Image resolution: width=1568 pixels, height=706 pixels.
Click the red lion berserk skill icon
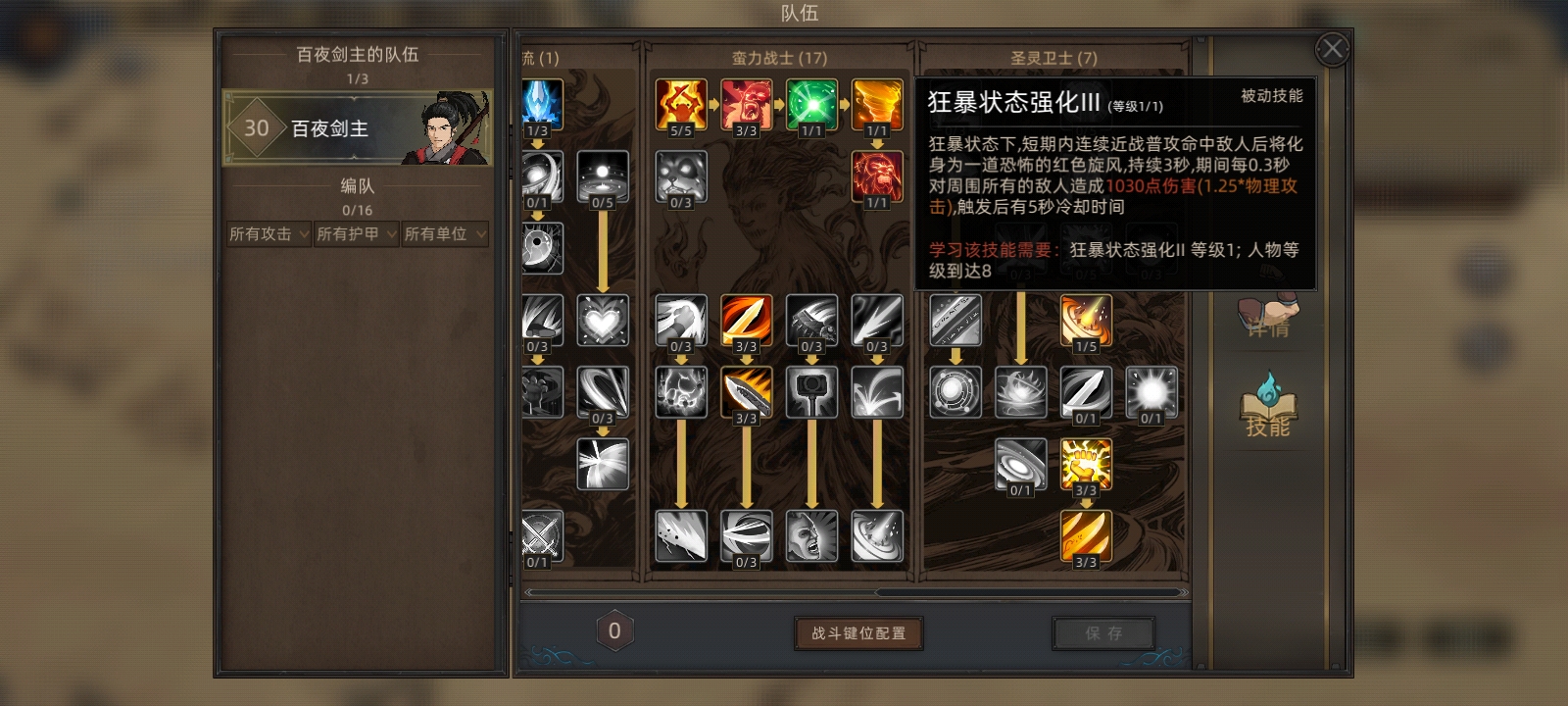(877, 175)
